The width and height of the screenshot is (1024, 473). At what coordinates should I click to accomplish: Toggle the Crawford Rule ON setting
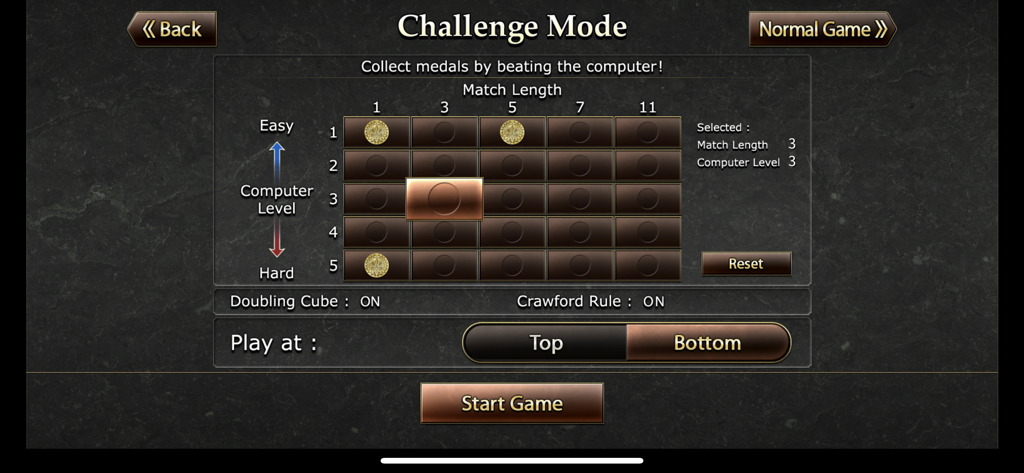click(653, 301)
